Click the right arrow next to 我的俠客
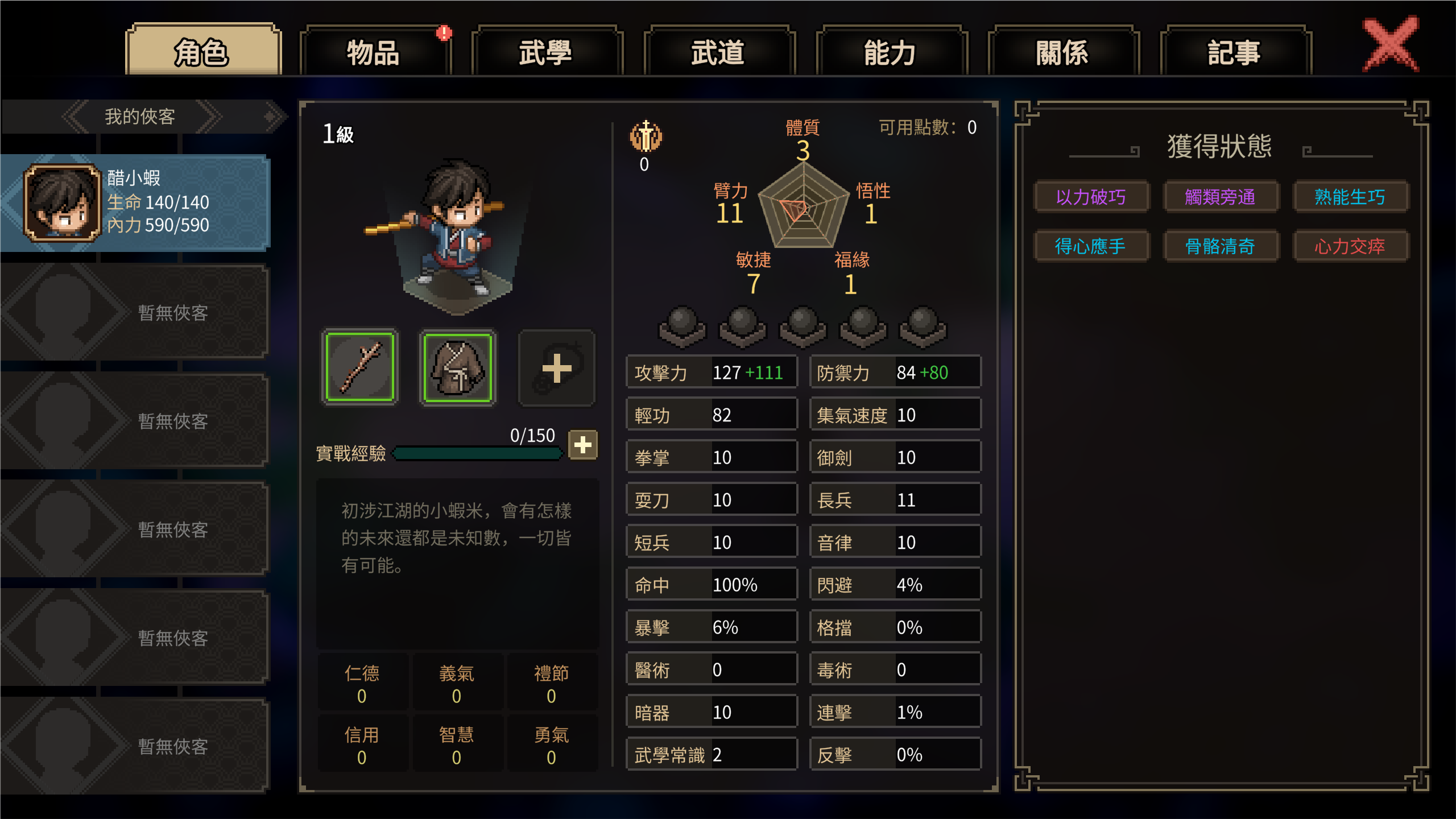The image size is (1456, 819). point(209,117)
